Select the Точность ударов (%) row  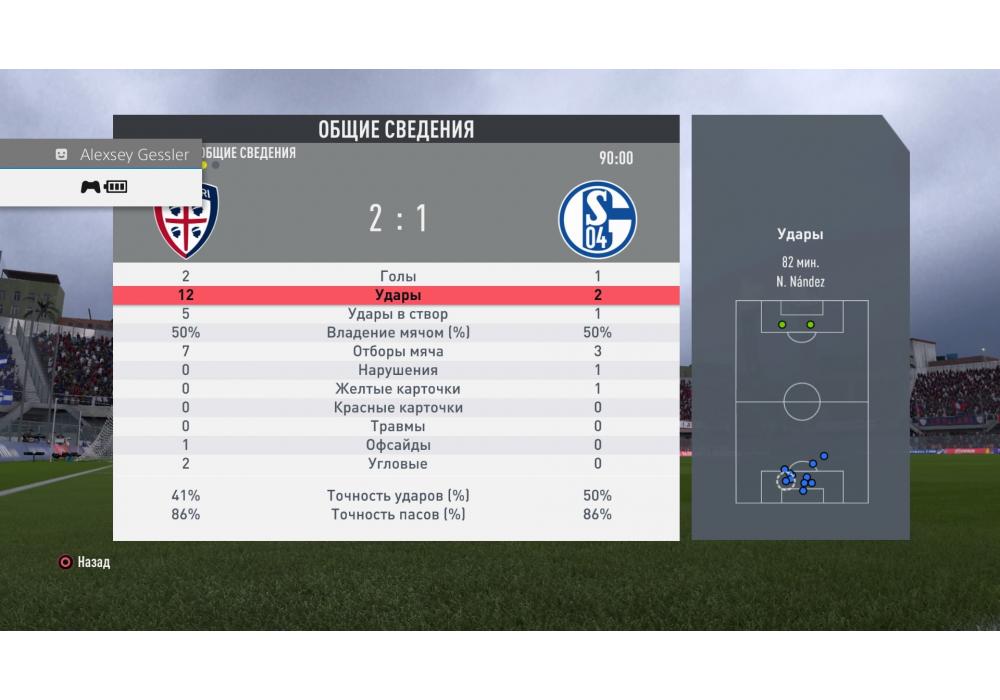(398, 495)
